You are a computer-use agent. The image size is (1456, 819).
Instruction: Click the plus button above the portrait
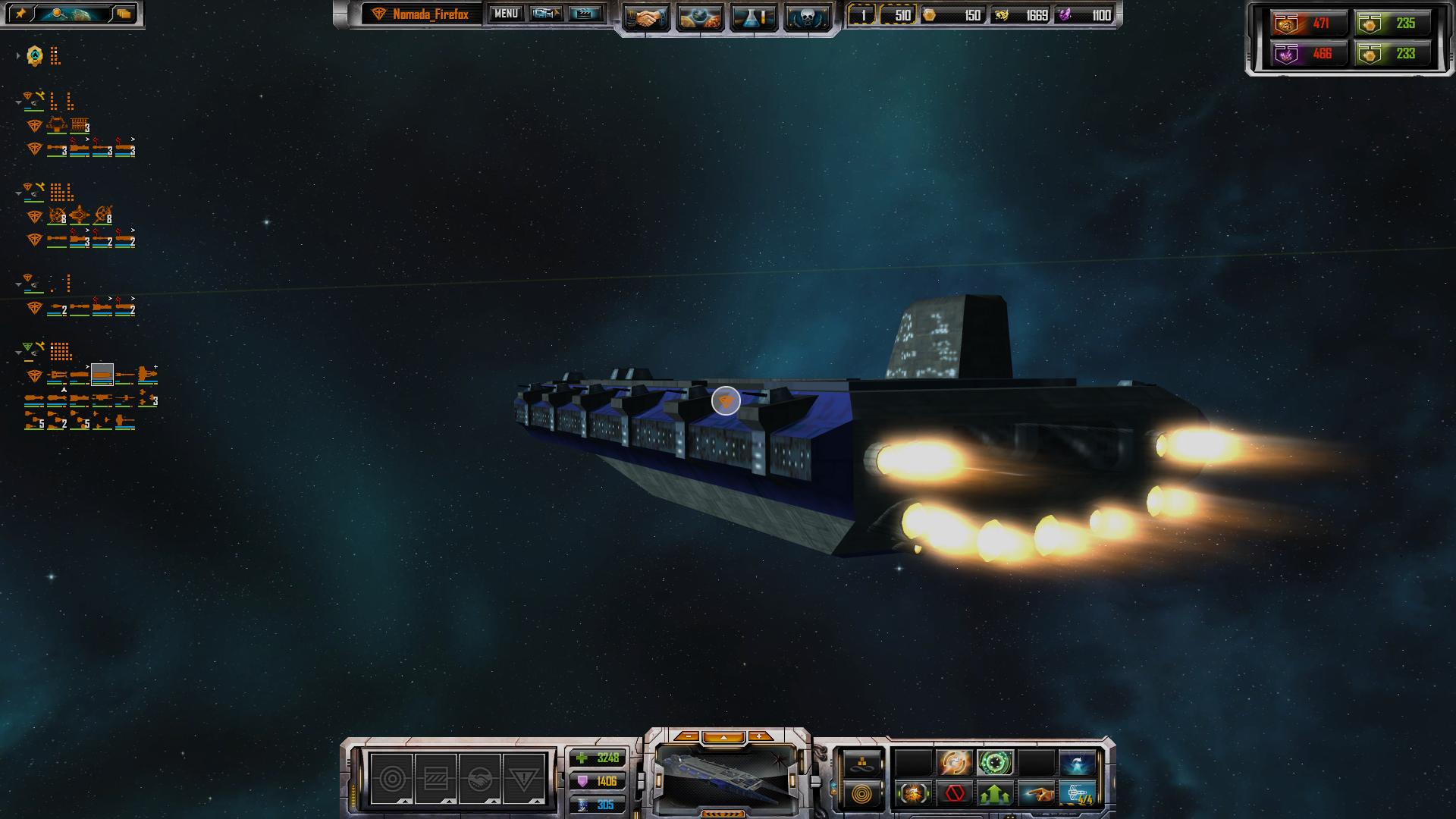coord(759,736)
